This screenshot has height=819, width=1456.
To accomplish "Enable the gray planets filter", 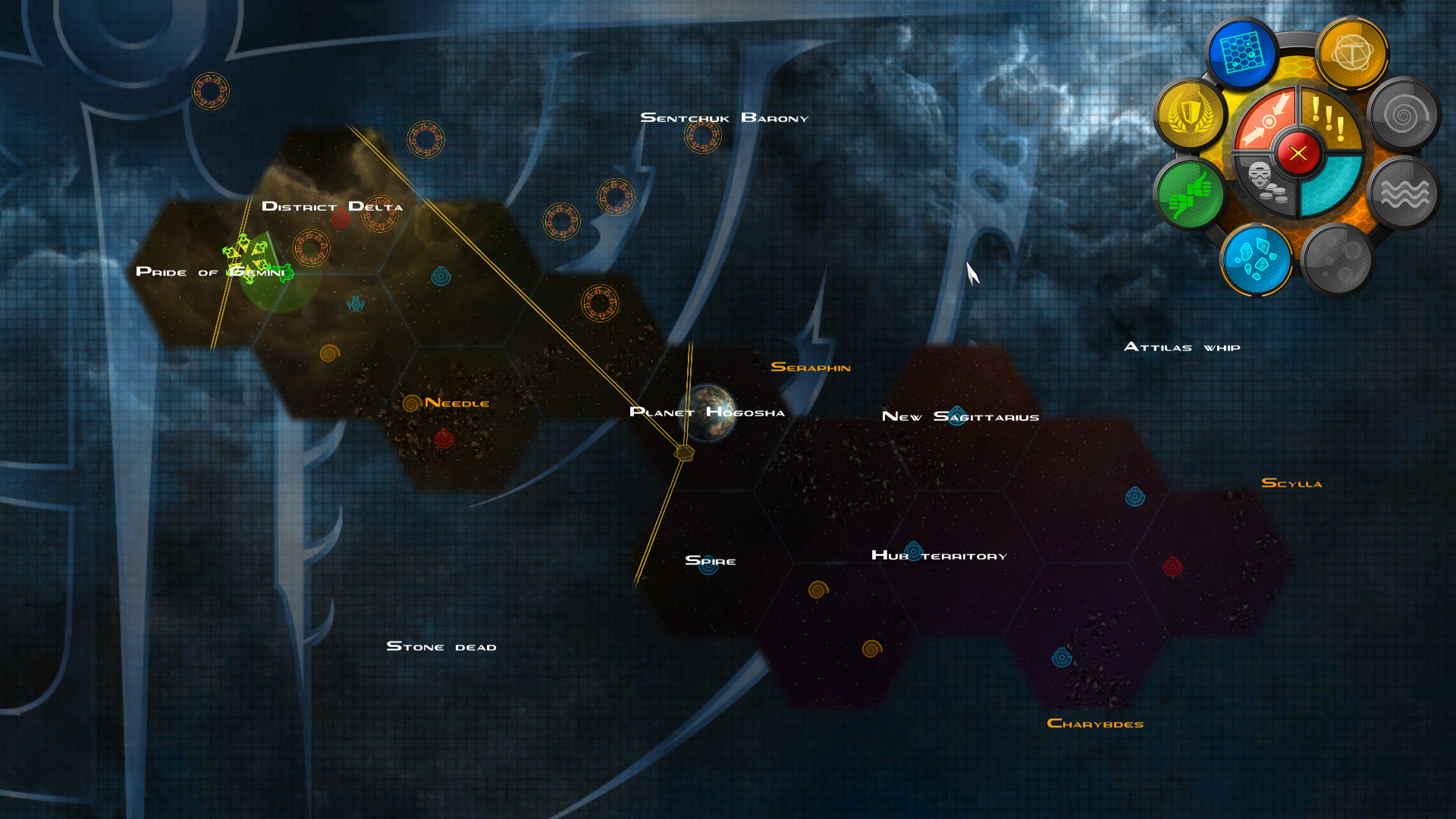I will point(1337,259).
